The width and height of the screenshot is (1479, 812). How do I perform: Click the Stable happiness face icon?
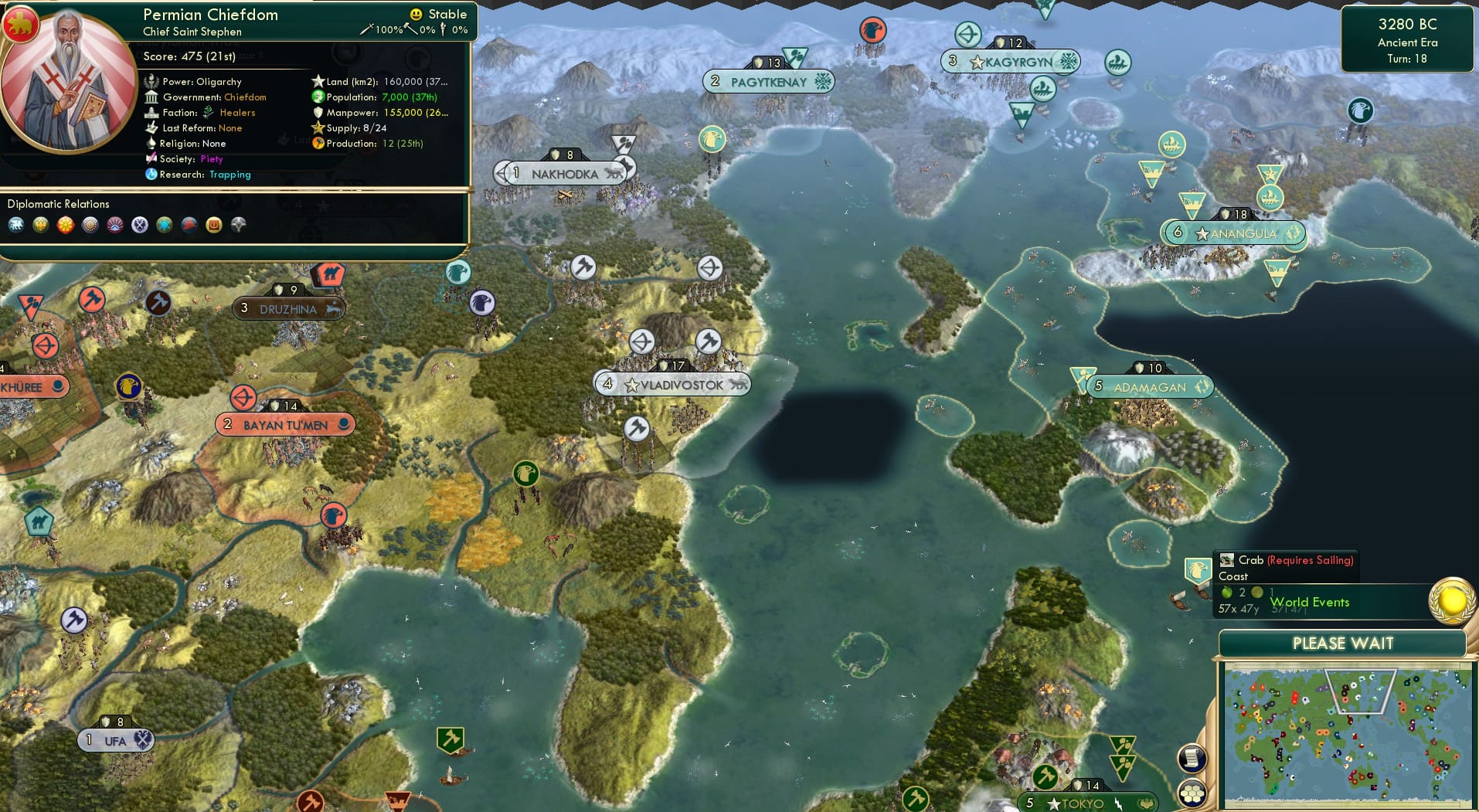click(416, 14)
